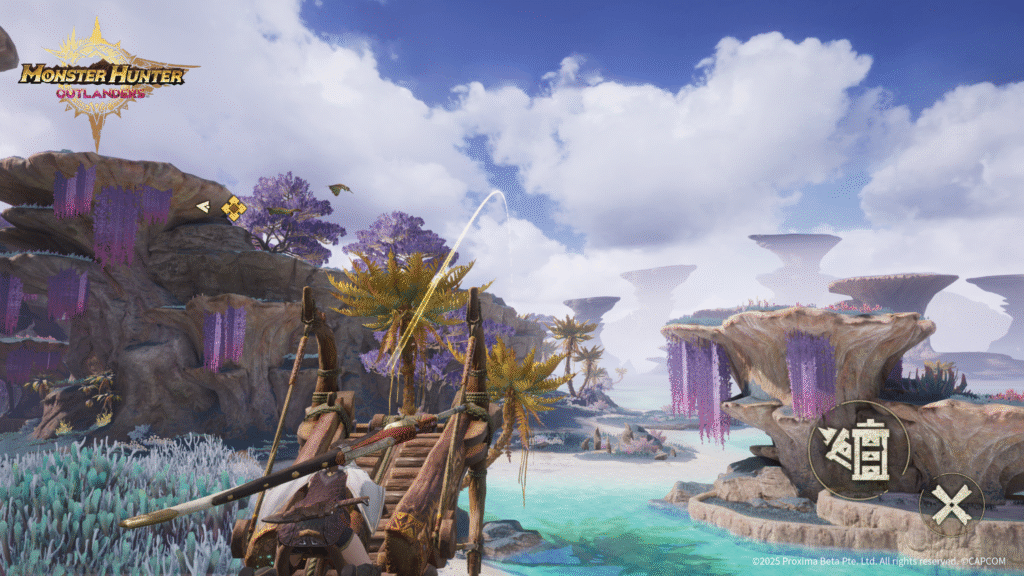
Task: Tap the large ballista fire button
Action: pos(860,449)
